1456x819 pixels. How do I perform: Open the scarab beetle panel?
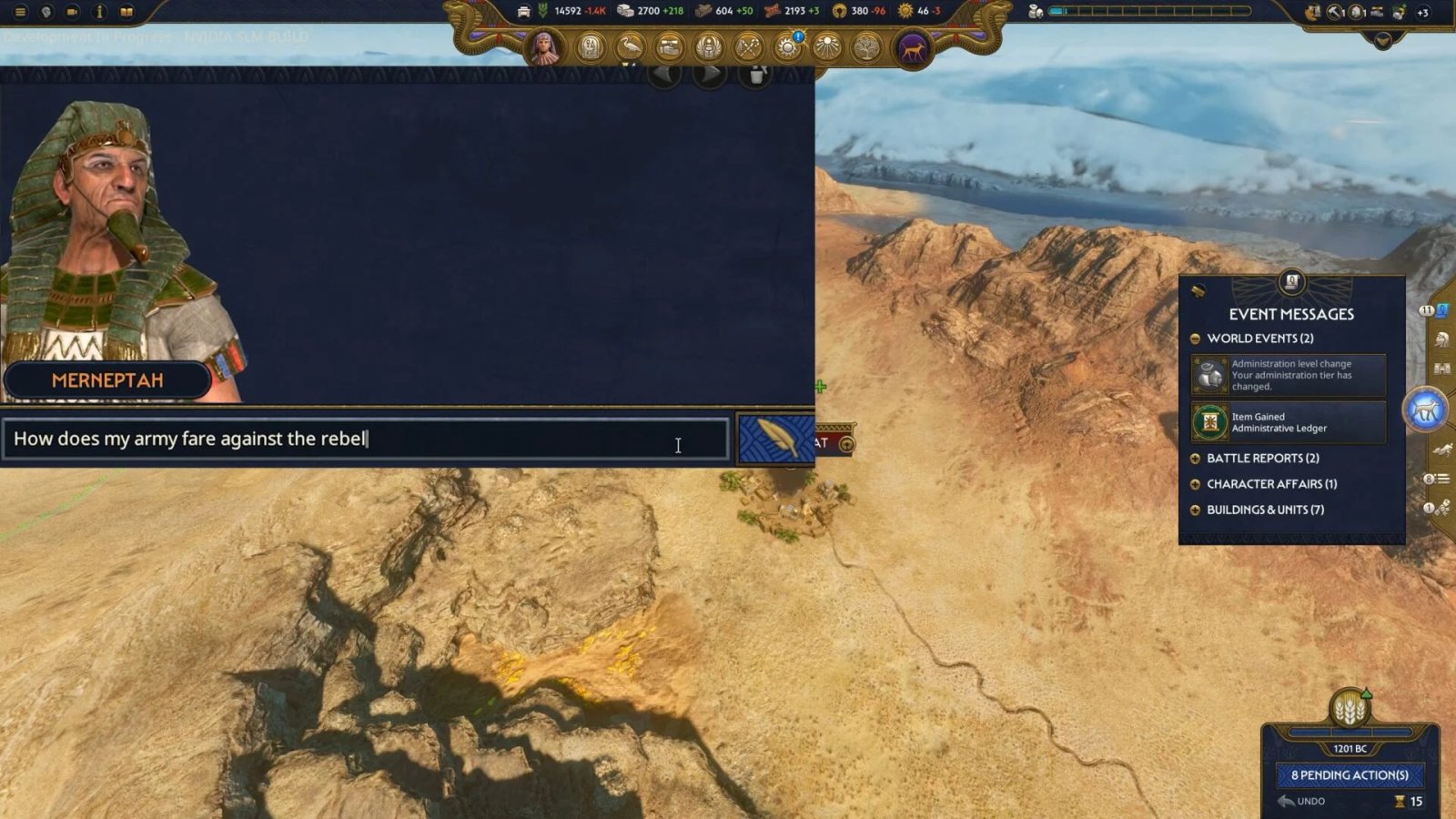pyautogui.click(x=709, y=46)
